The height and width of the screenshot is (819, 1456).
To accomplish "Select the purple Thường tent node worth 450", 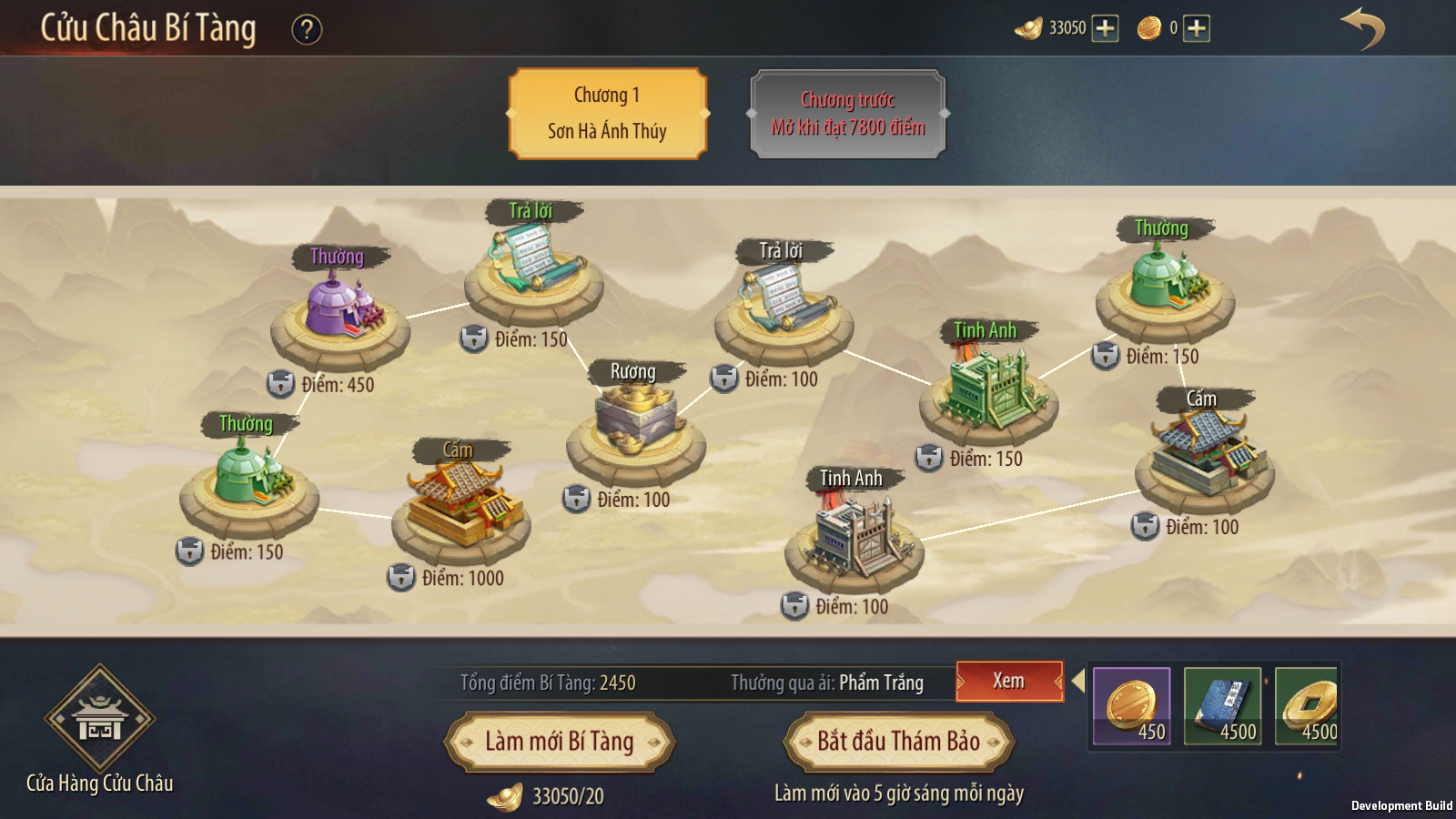I will [x=340, y=309].
